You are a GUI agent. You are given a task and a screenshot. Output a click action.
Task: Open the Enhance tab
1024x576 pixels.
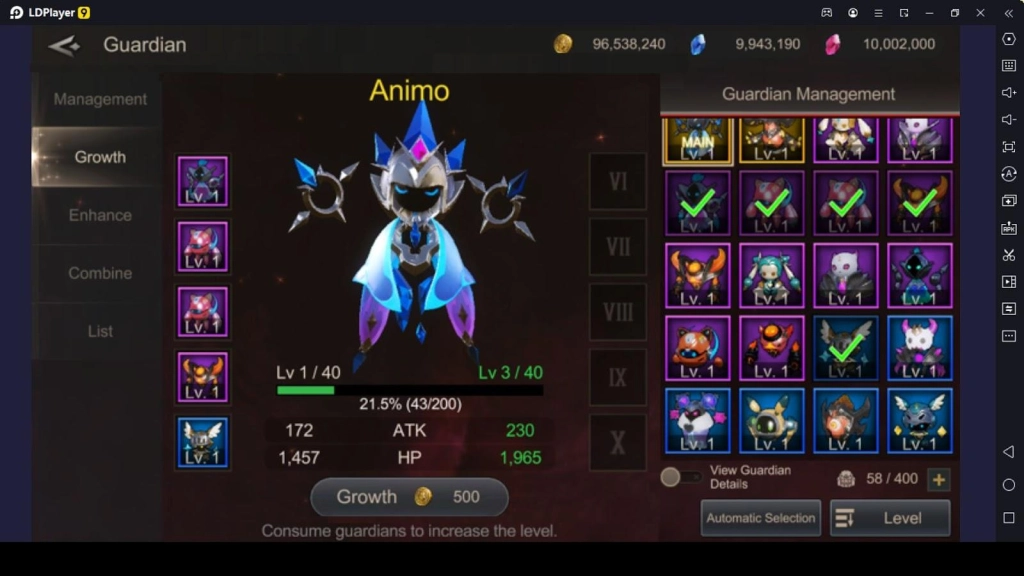(x=99, y=215)
